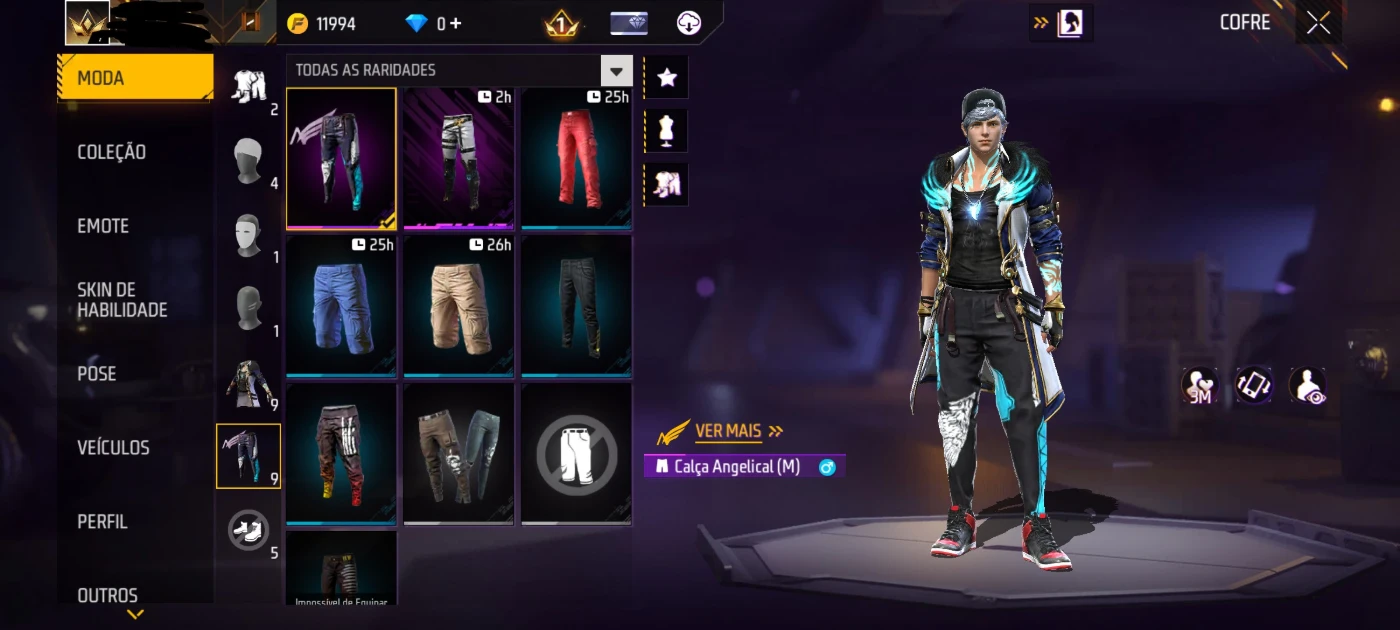Open the Coleção category
The image size is (1400, 630).
click(112, 152)
